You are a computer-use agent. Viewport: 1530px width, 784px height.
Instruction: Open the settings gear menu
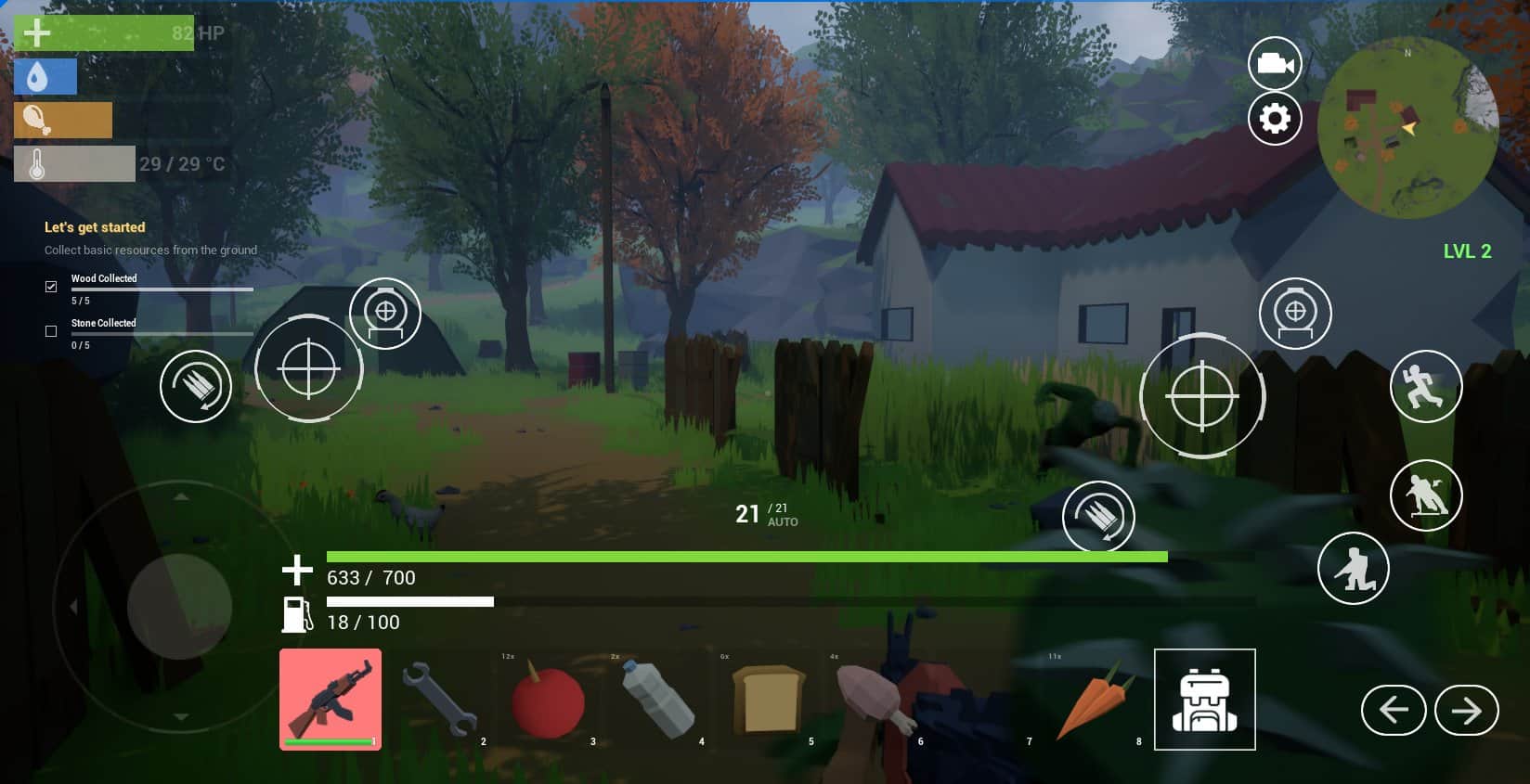[x=1275, y=119]
